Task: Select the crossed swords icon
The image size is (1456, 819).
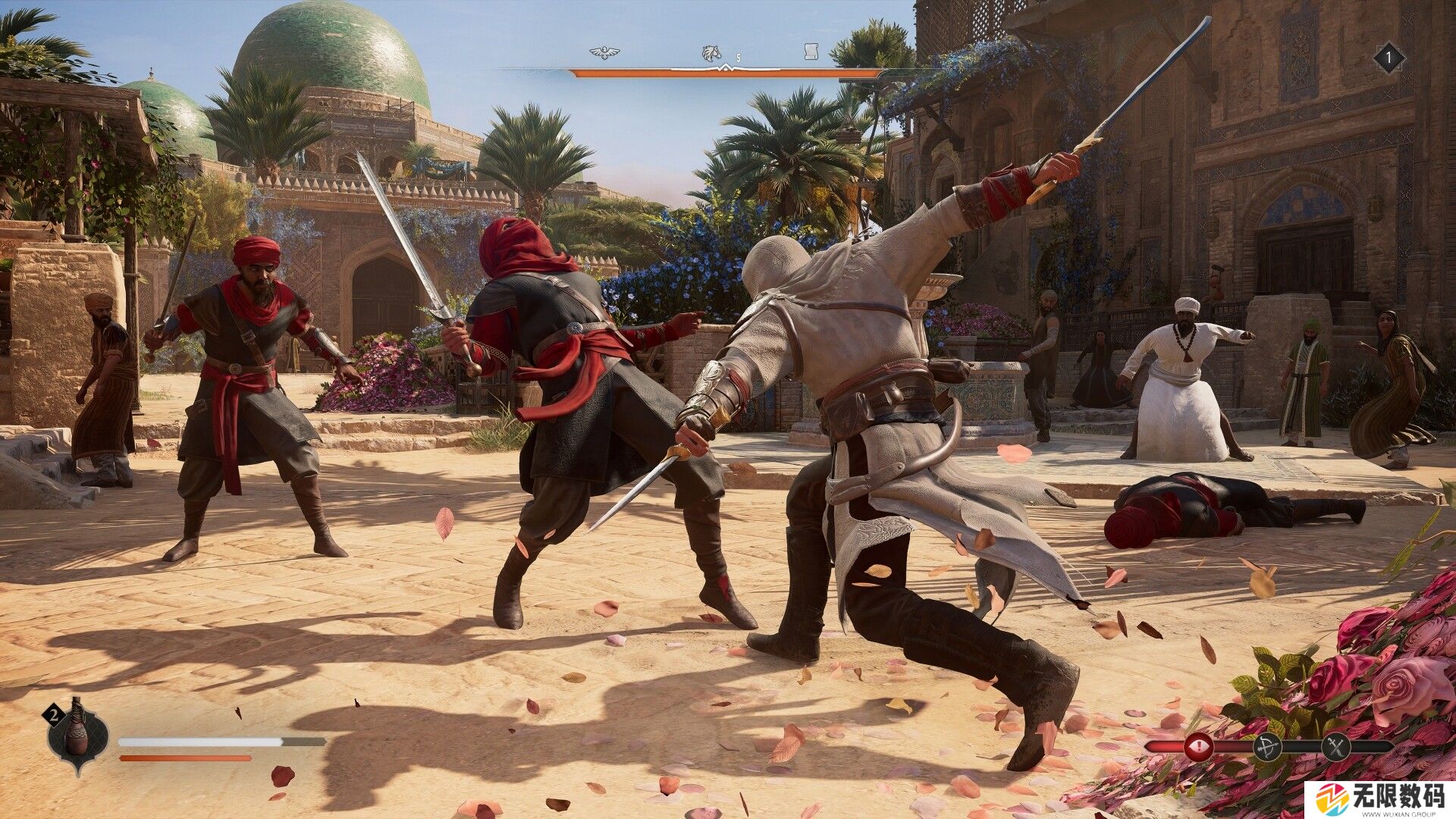Action: (x=1335, y=747)
